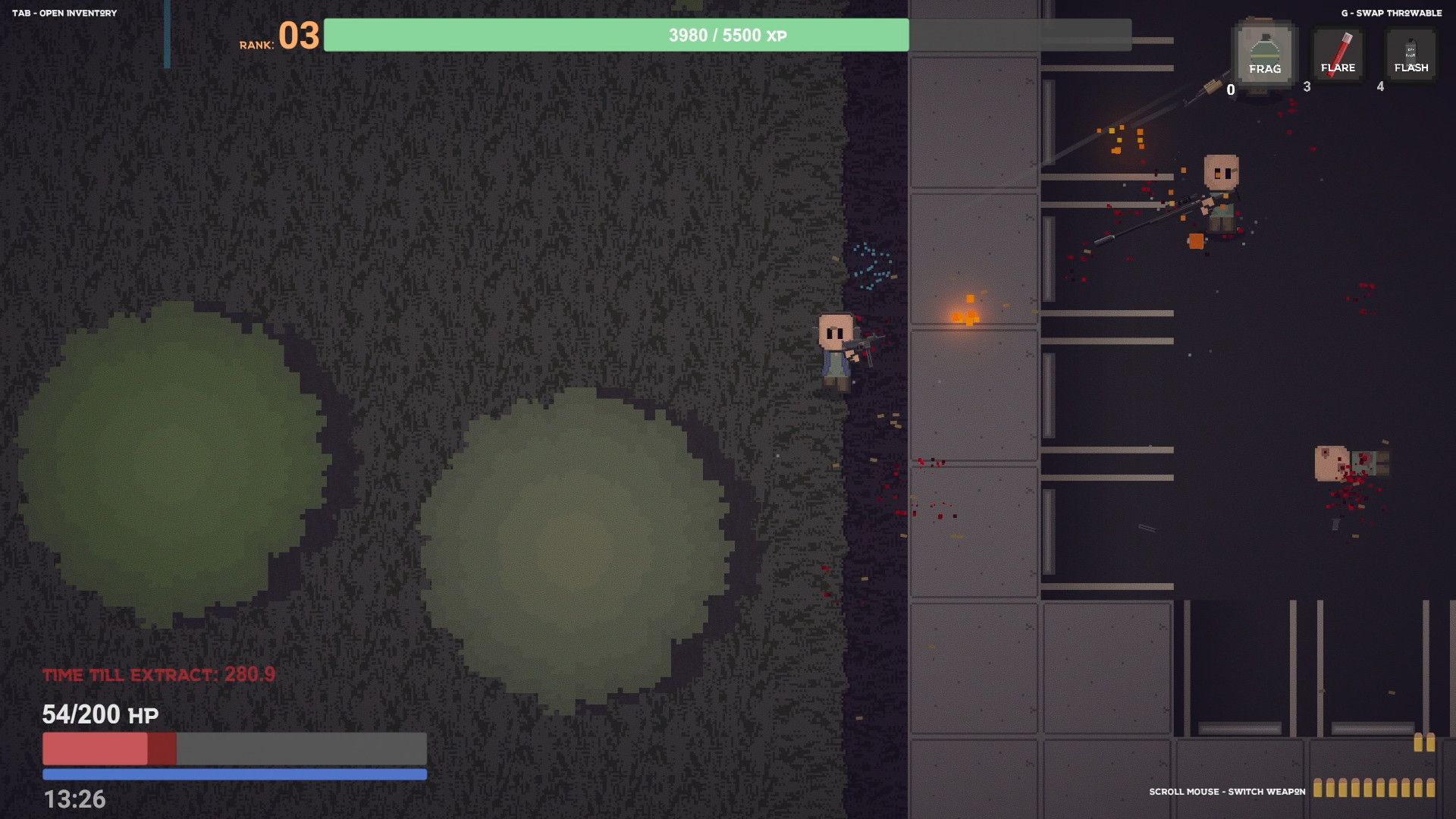
Task: Click the blue stamina bar below health
Action: pos(235,775)
